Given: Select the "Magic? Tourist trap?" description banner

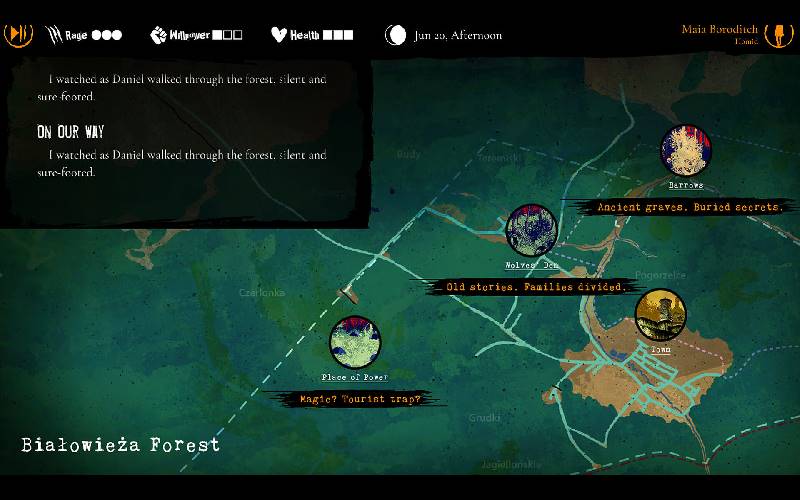Looking at the screenshot, I should point(359,399).
